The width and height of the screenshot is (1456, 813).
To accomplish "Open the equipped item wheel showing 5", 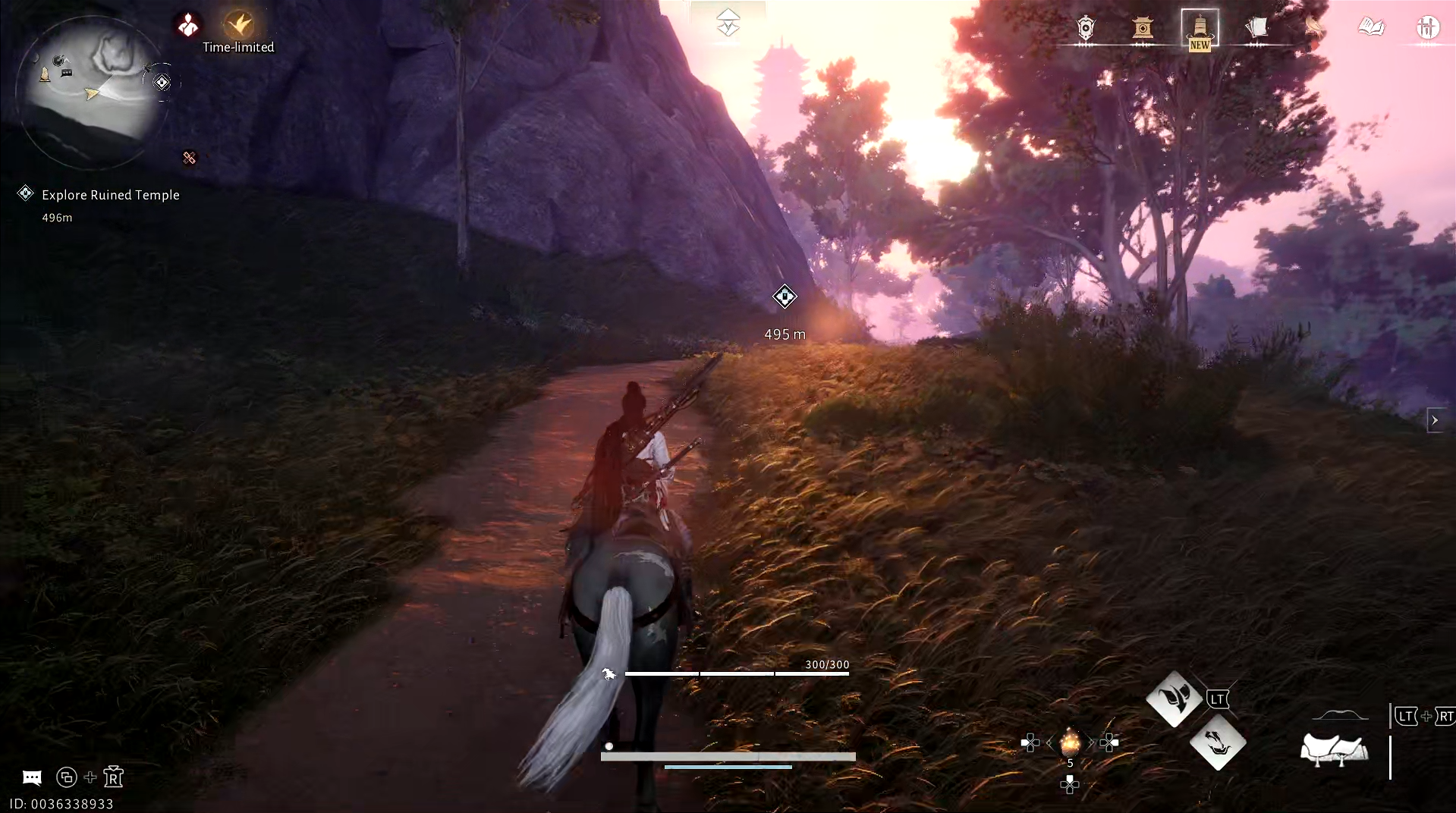I will [1070, 744].
